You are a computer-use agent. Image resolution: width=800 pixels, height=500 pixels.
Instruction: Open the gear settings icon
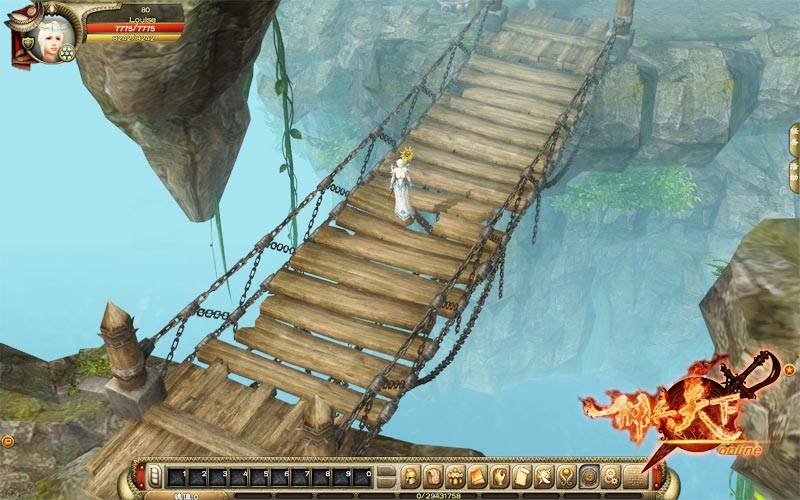(611, 475)
